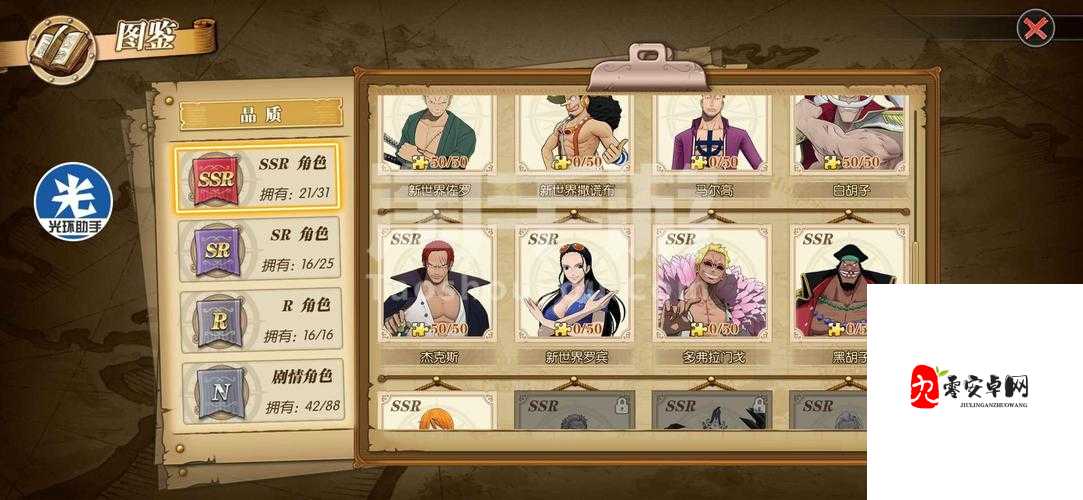Click the 图鉴 book icon

(x=61, y=47)
